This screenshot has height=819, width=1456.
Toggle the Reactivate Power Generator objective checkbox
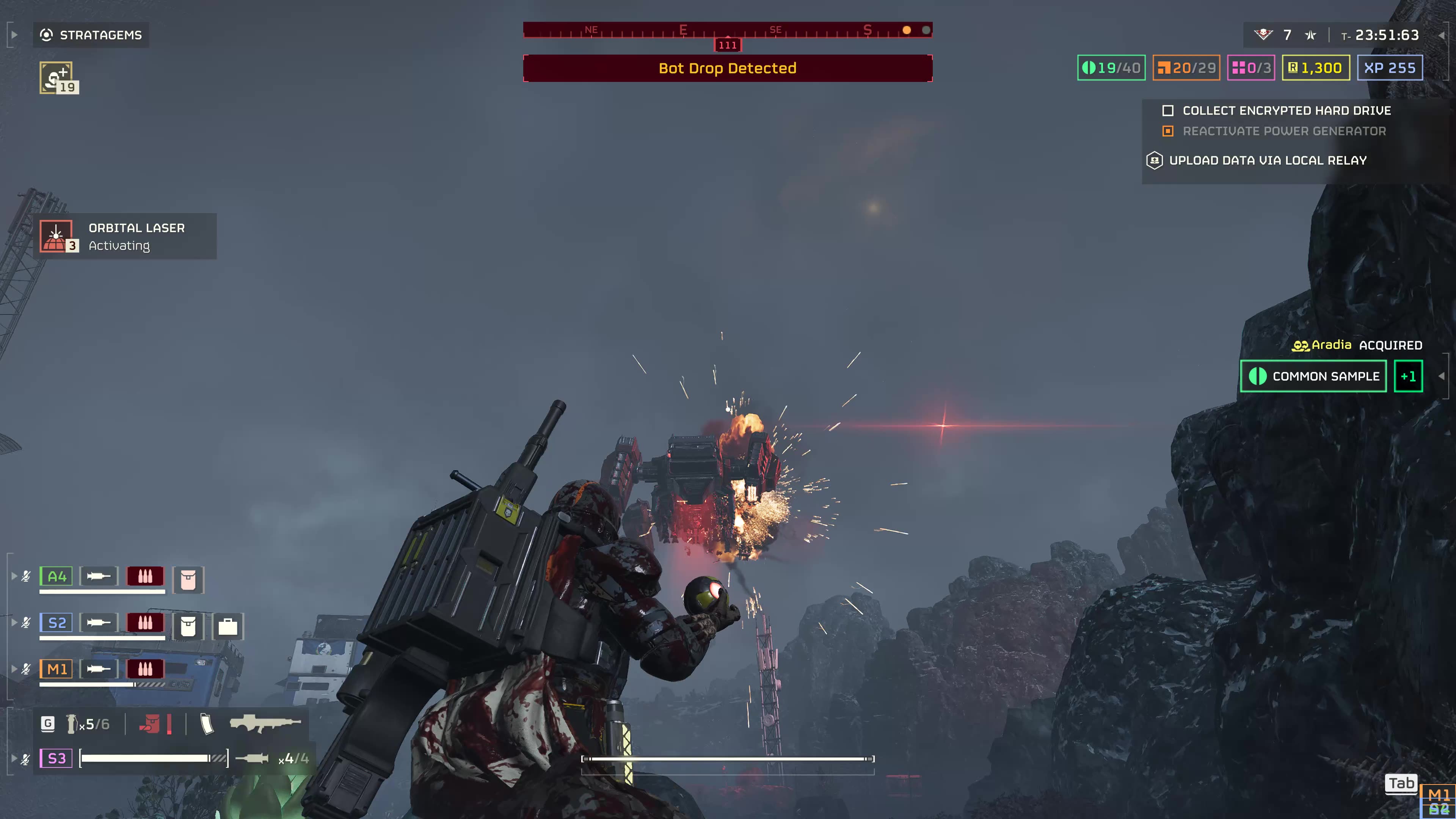point(1168,131)
